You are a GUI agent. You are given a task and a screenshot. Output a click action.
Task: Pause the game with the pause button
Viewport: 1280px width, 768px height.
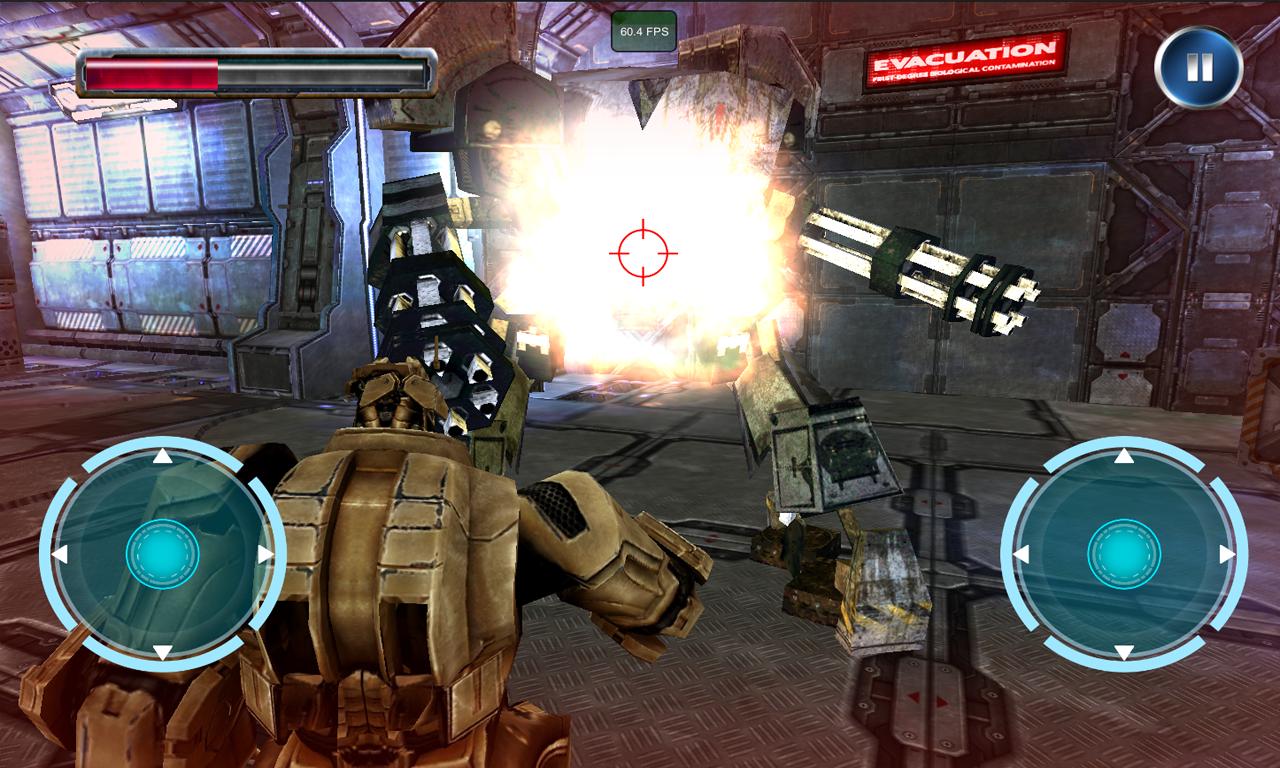[x=1198, y=68]
